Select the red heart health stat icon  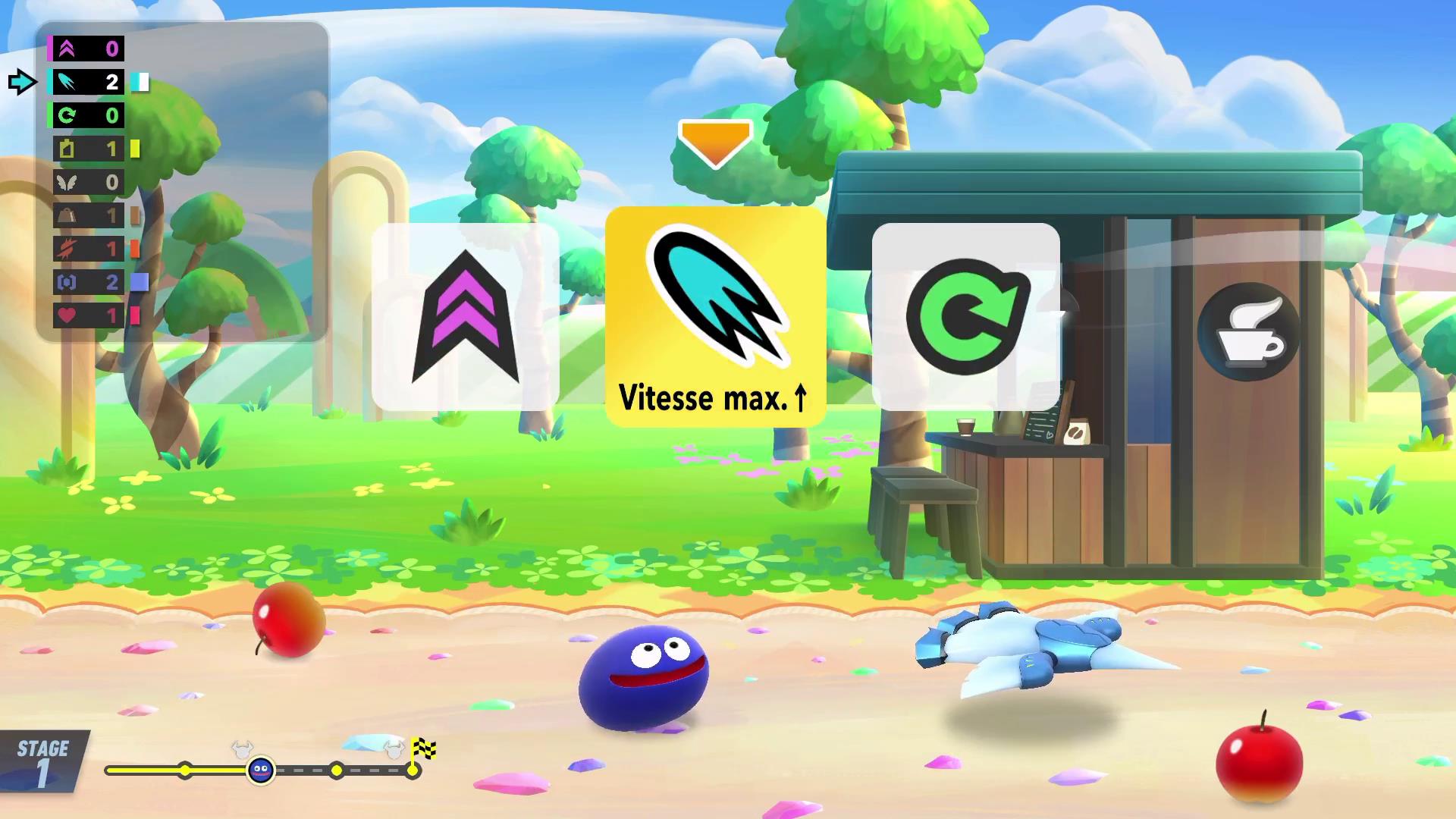(x=67, y=316)
